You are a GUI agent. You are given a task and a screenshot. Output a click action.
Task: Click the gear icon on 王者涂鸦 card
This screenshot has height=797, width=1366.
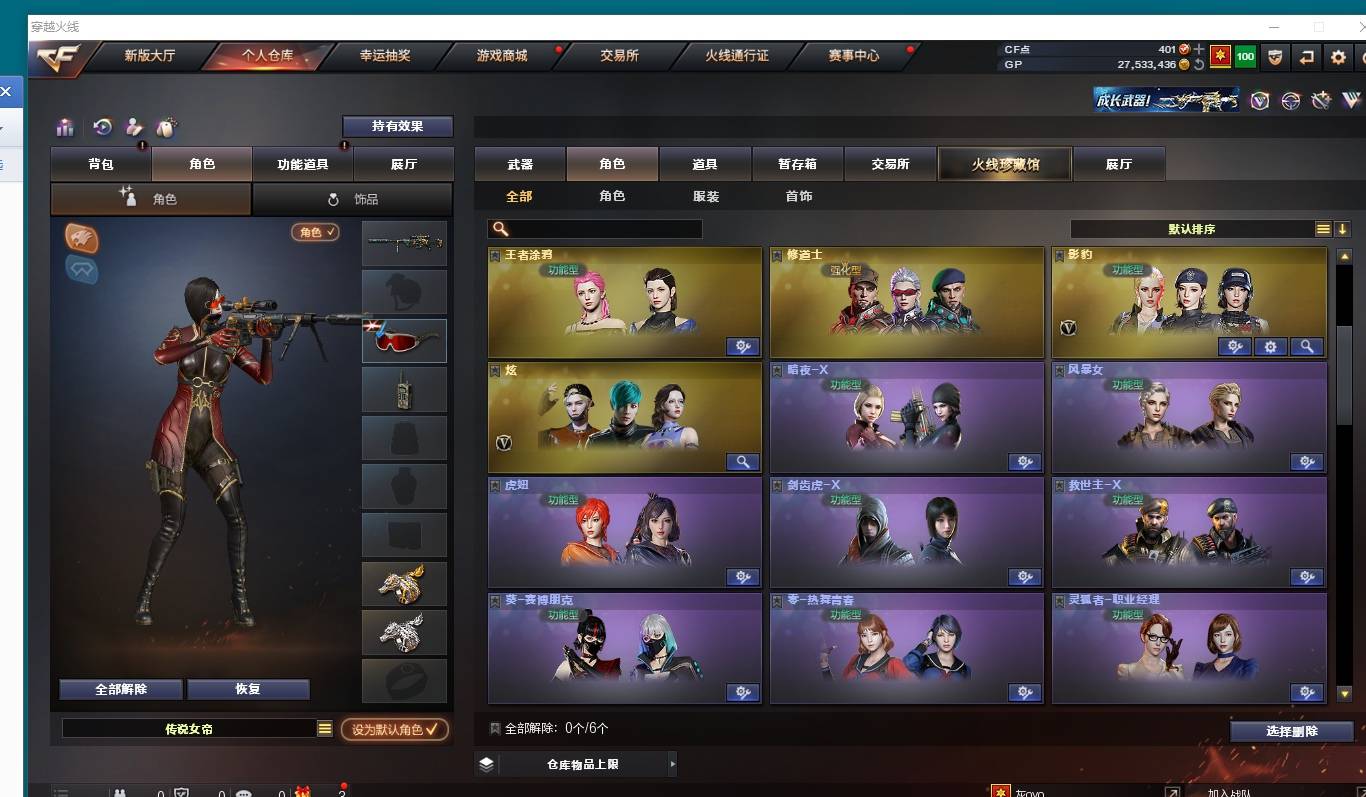click(x=741, y=347)
